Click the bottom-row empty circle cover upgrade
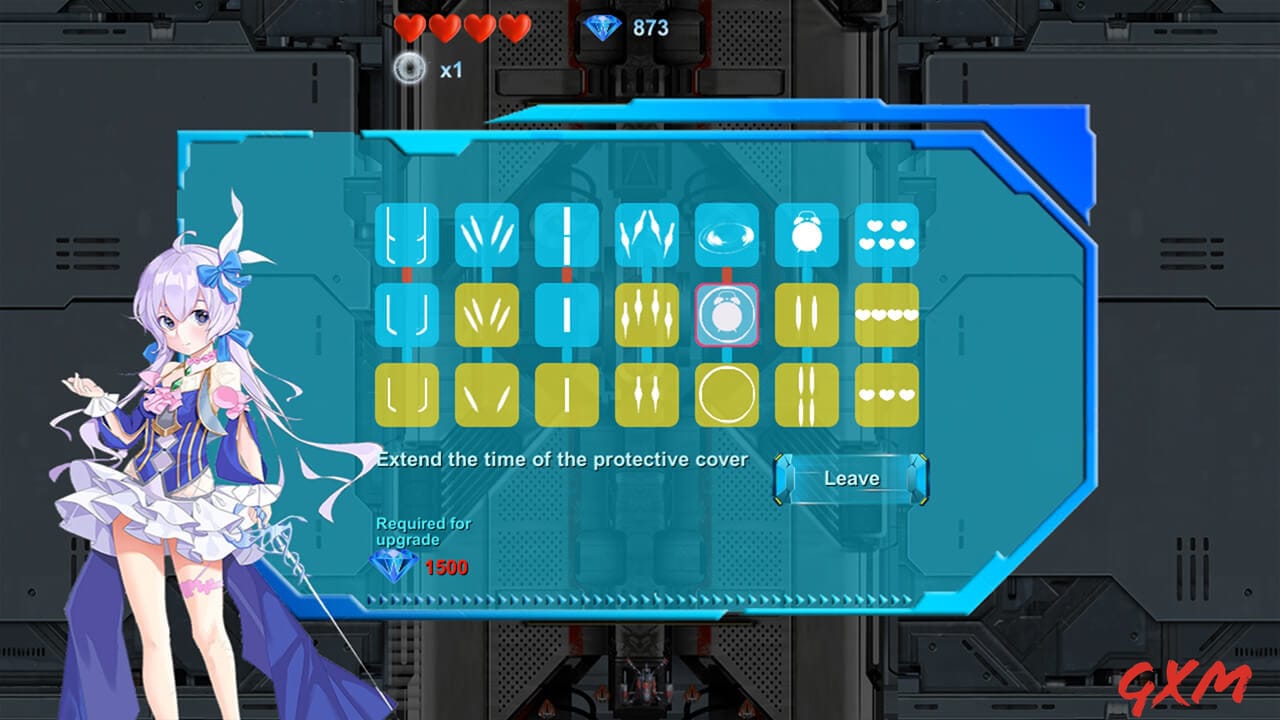This screenshot has width=1280, height=720. tap(725, 394)
